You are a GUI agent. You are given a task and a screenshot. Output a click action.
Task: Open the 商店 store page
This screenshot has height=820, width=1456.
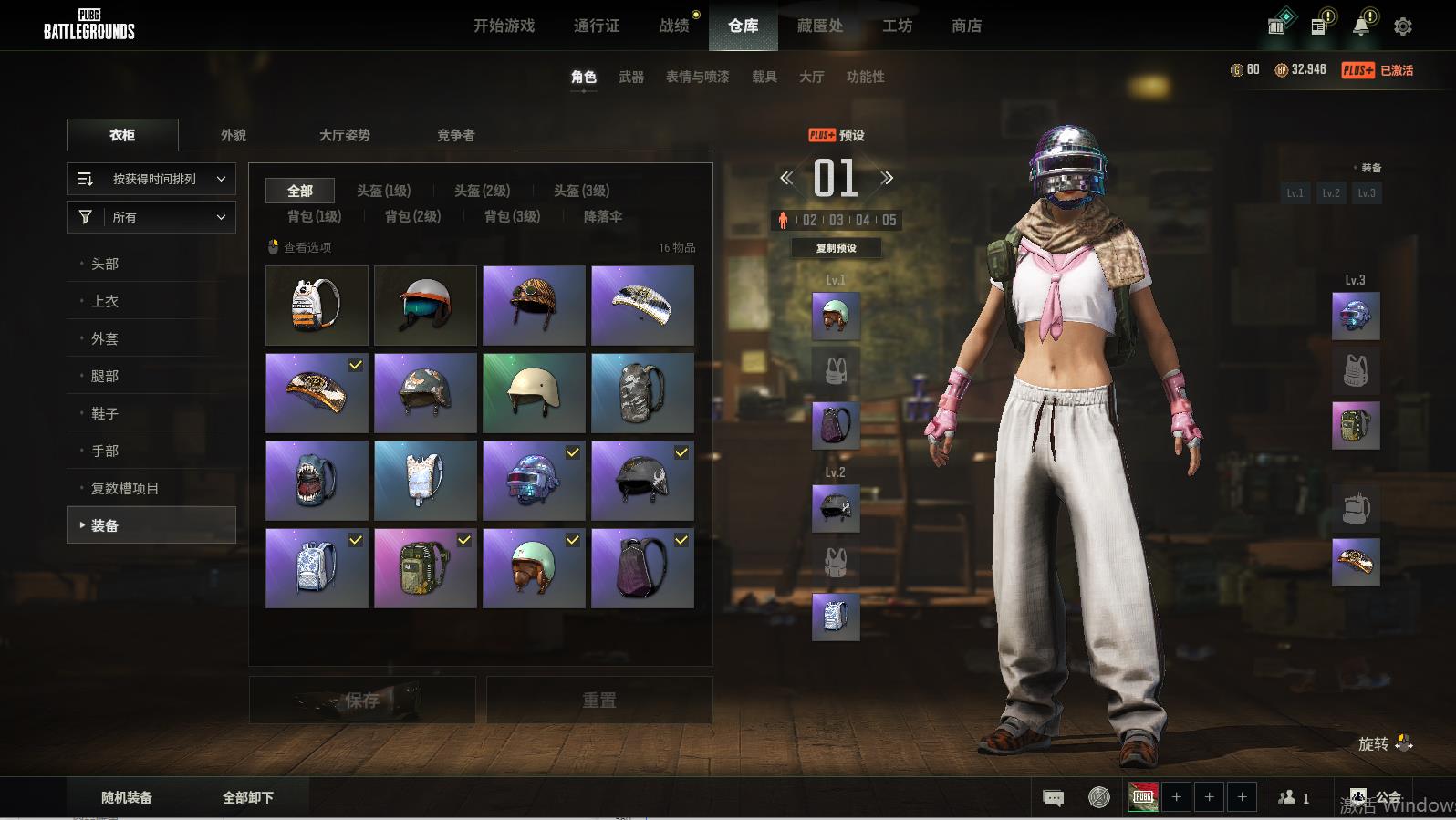[x=966, y=26]
